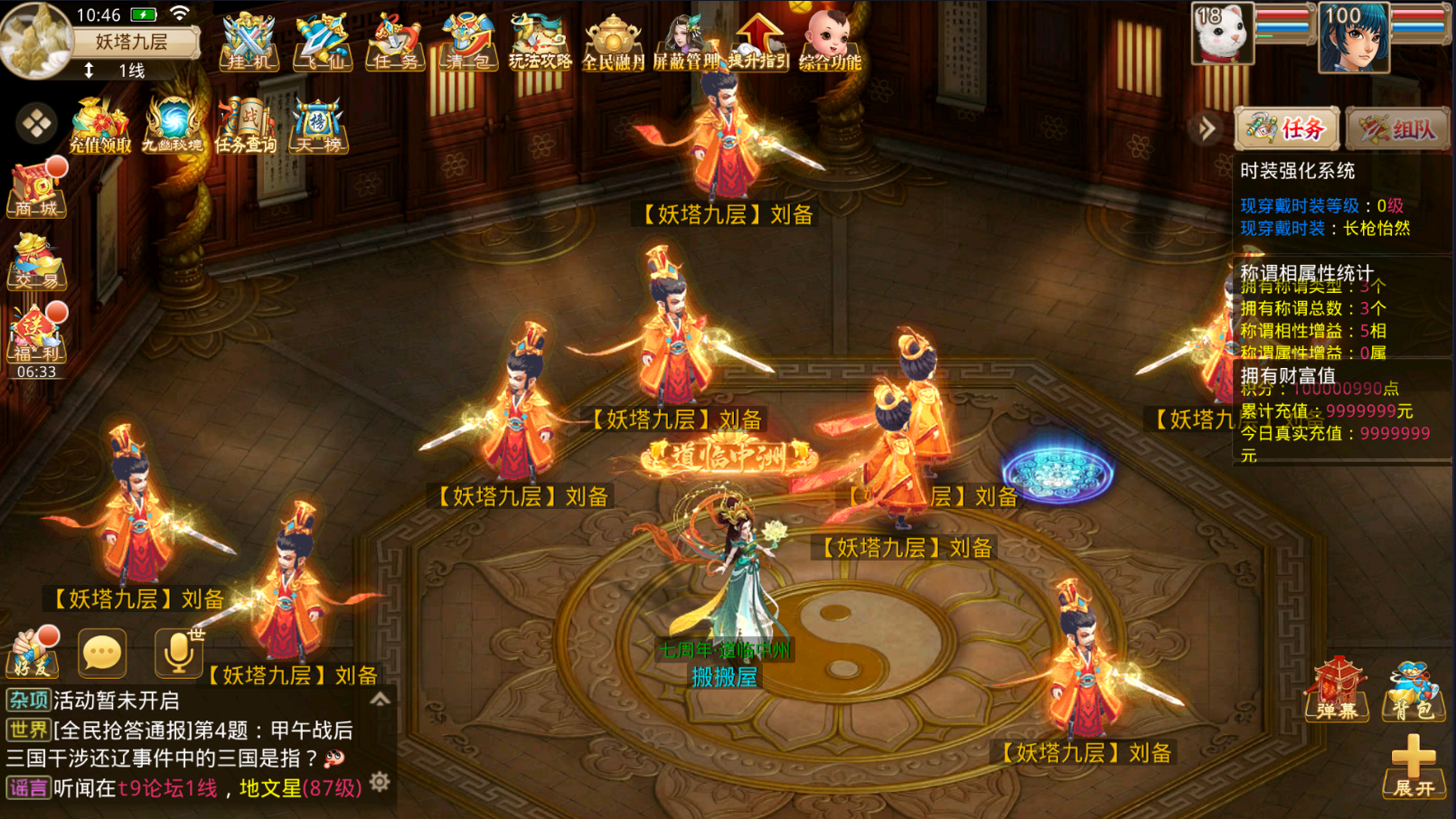1456x819 pixels.
Task: Tap the microphone voice button
Action: (x=177, y=653)
